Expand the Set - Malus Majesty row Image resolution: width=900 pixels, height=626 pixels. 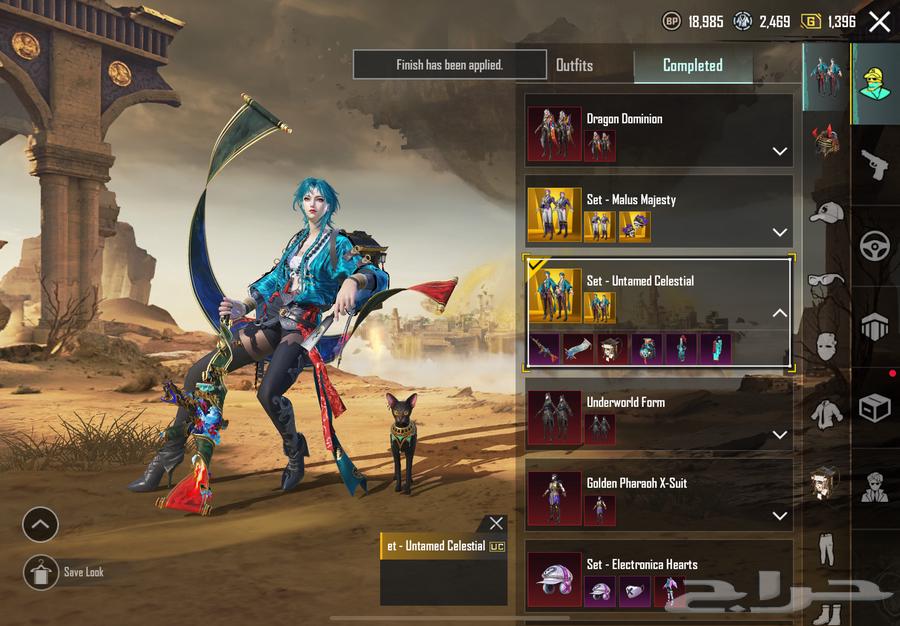(x=779, y=233)
